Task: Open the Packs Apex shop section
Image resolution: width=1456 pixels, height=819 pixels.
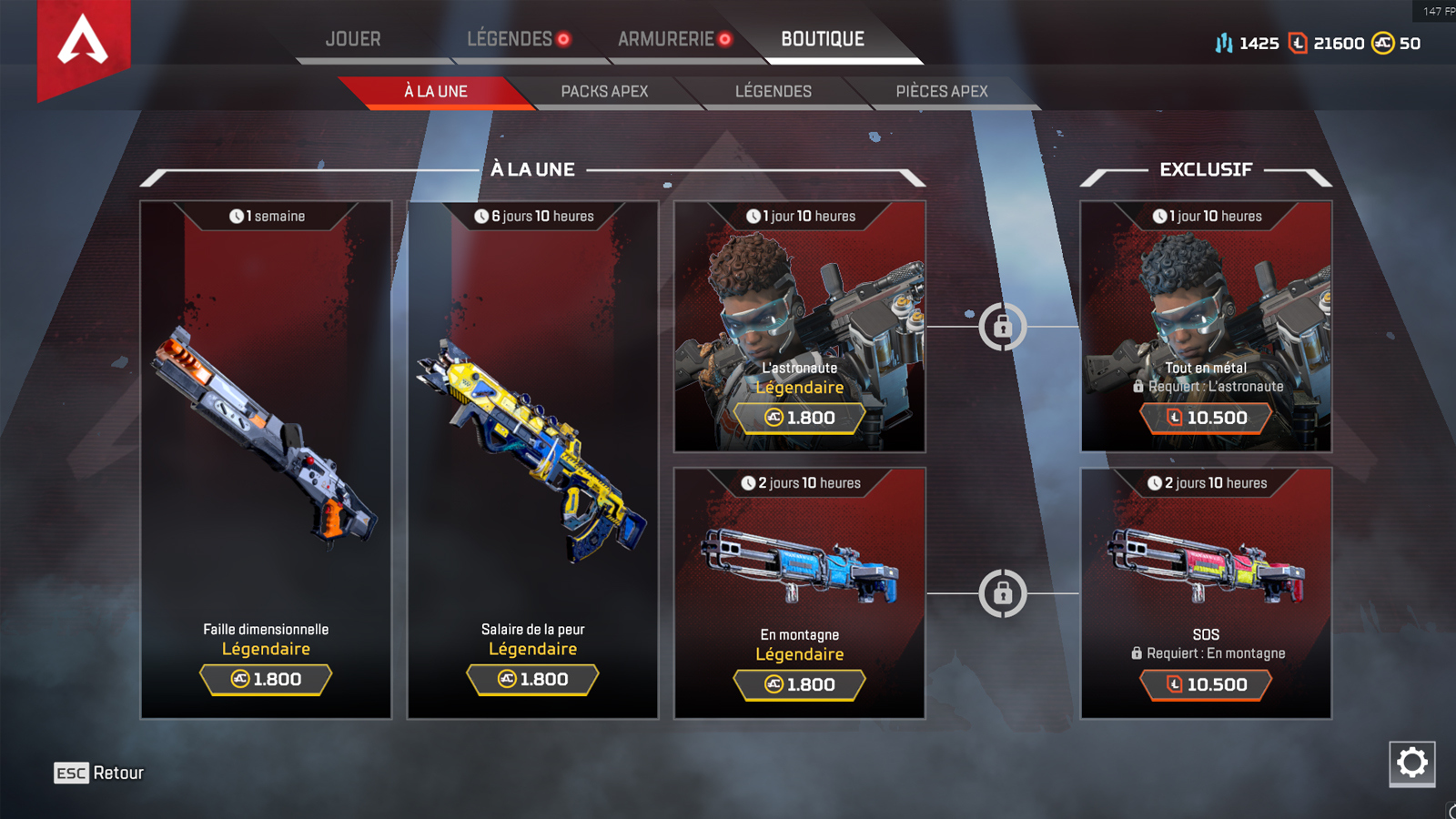Action: tap(604, 91)
